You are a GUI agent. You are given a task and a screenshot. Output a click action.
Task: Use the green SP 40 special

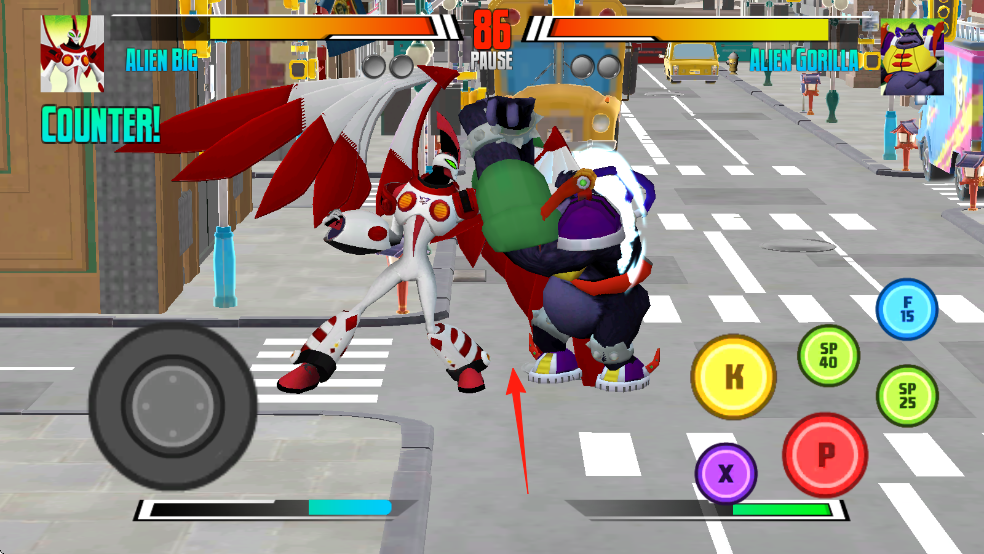click(828, 357)
